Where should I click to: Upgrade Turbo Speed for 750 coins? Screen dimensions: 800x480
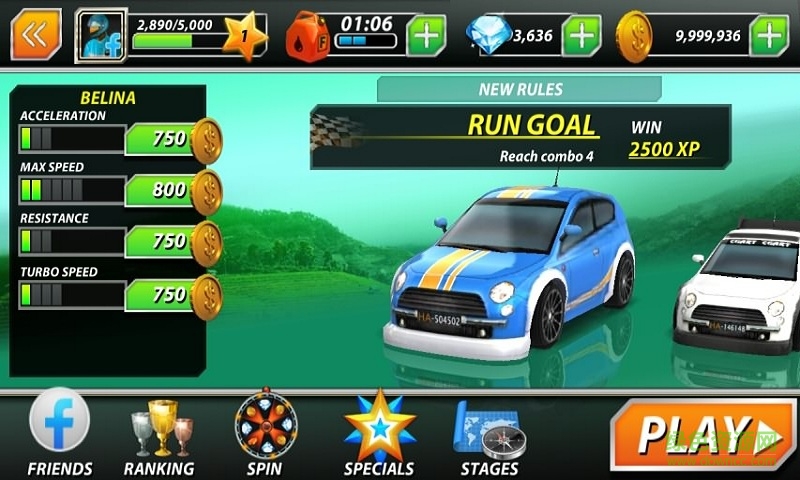pos(173,295)
